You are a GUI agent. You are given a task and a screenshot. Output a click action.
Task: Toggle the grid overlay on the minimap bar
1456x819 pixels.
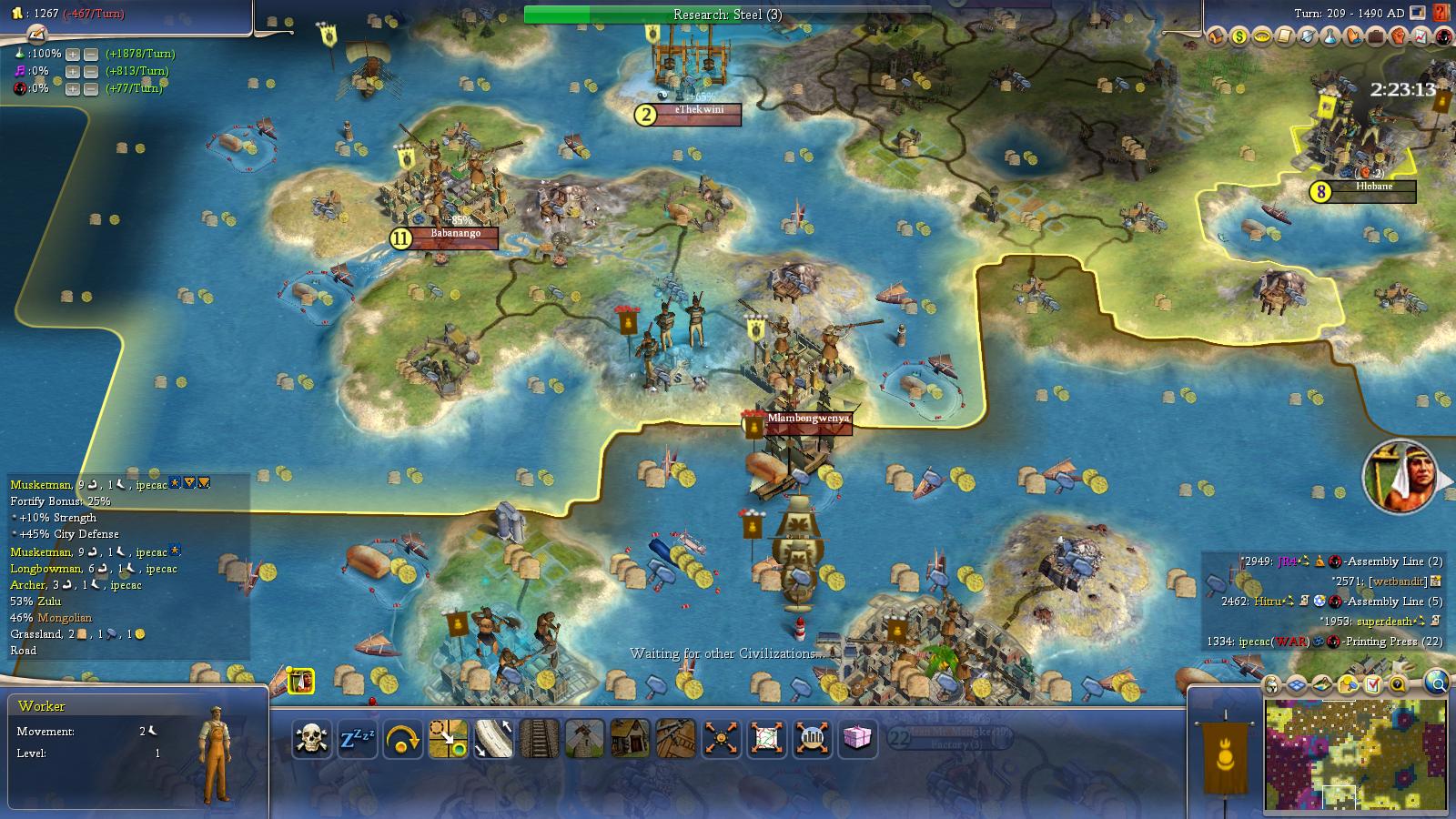(x=1296, y=682)
